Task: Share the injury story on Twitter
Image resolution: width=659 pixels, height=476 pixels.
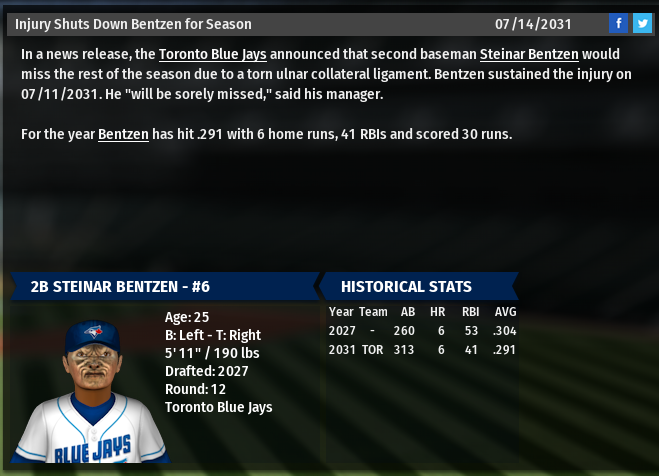Action: click(x=641, y=23)
